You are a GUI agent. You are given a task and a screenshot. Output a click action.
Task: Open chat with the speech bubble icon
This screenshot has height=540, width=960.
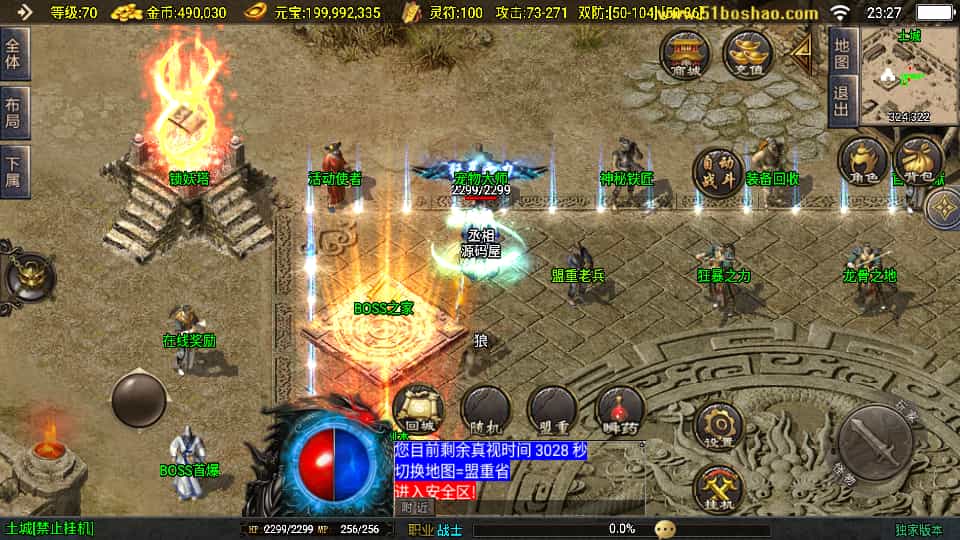coord(666,529)
